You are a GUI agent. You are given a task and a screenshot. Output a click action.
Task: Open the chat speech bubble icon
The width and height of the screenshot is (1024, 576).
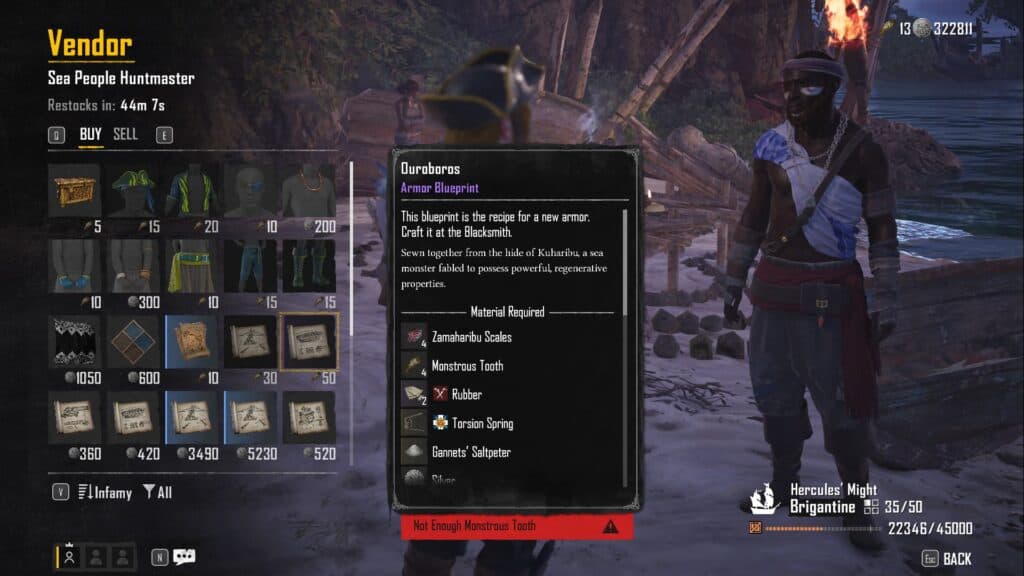click(x=184, y=557)
